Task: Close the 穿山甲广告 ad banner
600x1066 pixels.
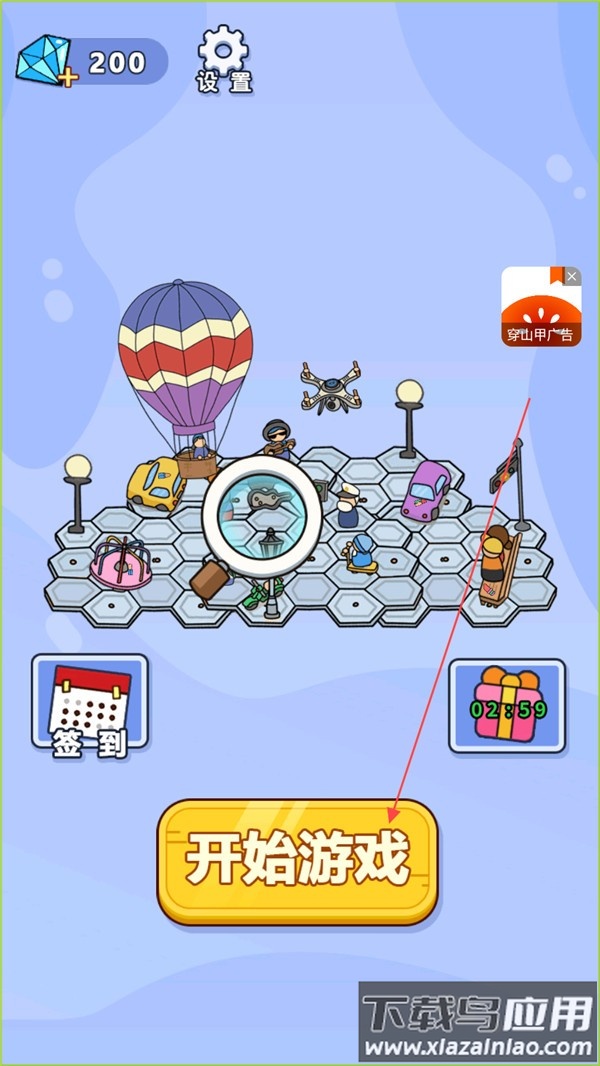Action: (x=572, y=276)
